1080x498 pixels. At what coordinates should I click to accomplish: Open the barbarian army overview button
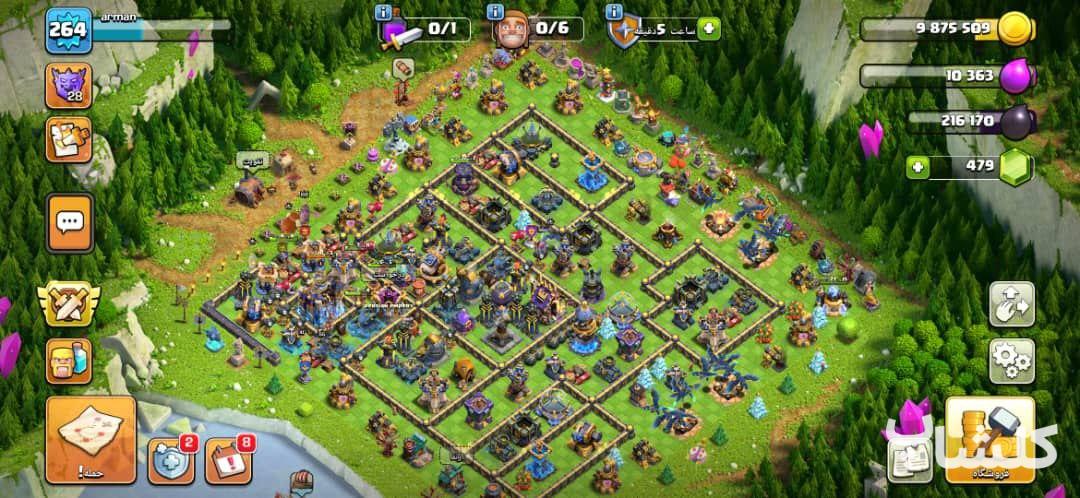(x=68, y=361)
